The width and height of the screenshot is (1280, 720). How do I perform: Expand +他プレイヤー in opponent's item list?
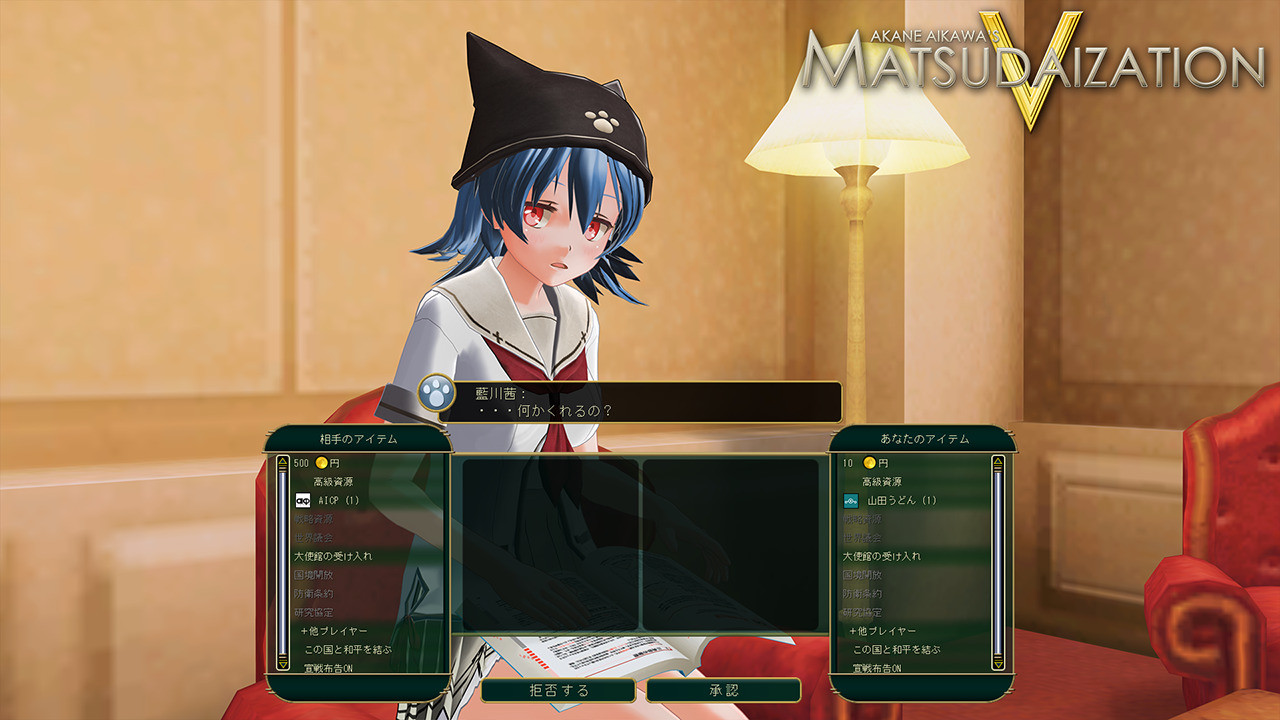click(334, 631)
